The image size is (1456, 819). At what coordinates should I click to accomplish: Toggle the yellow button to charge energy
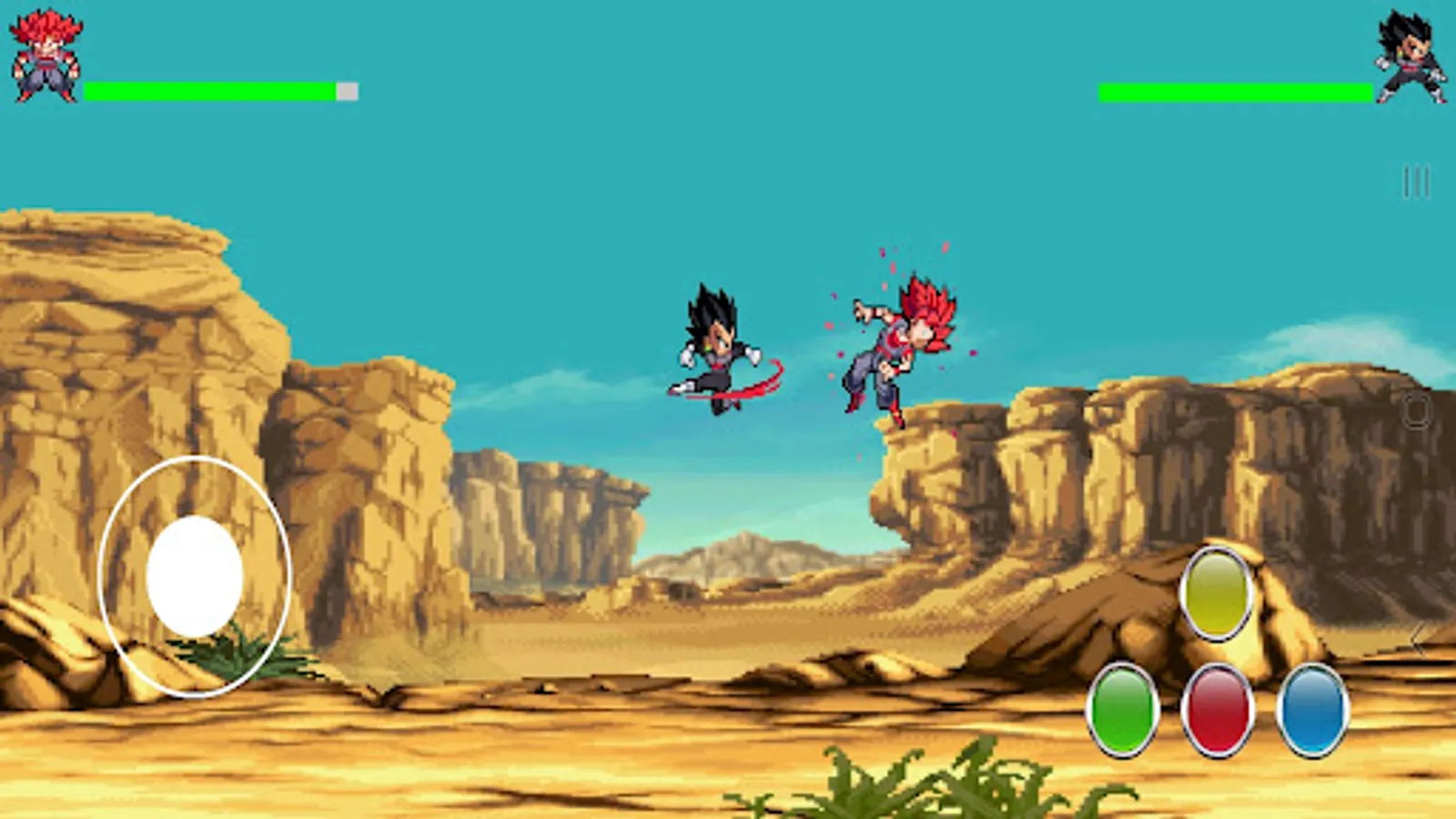tap(1217, 596)
